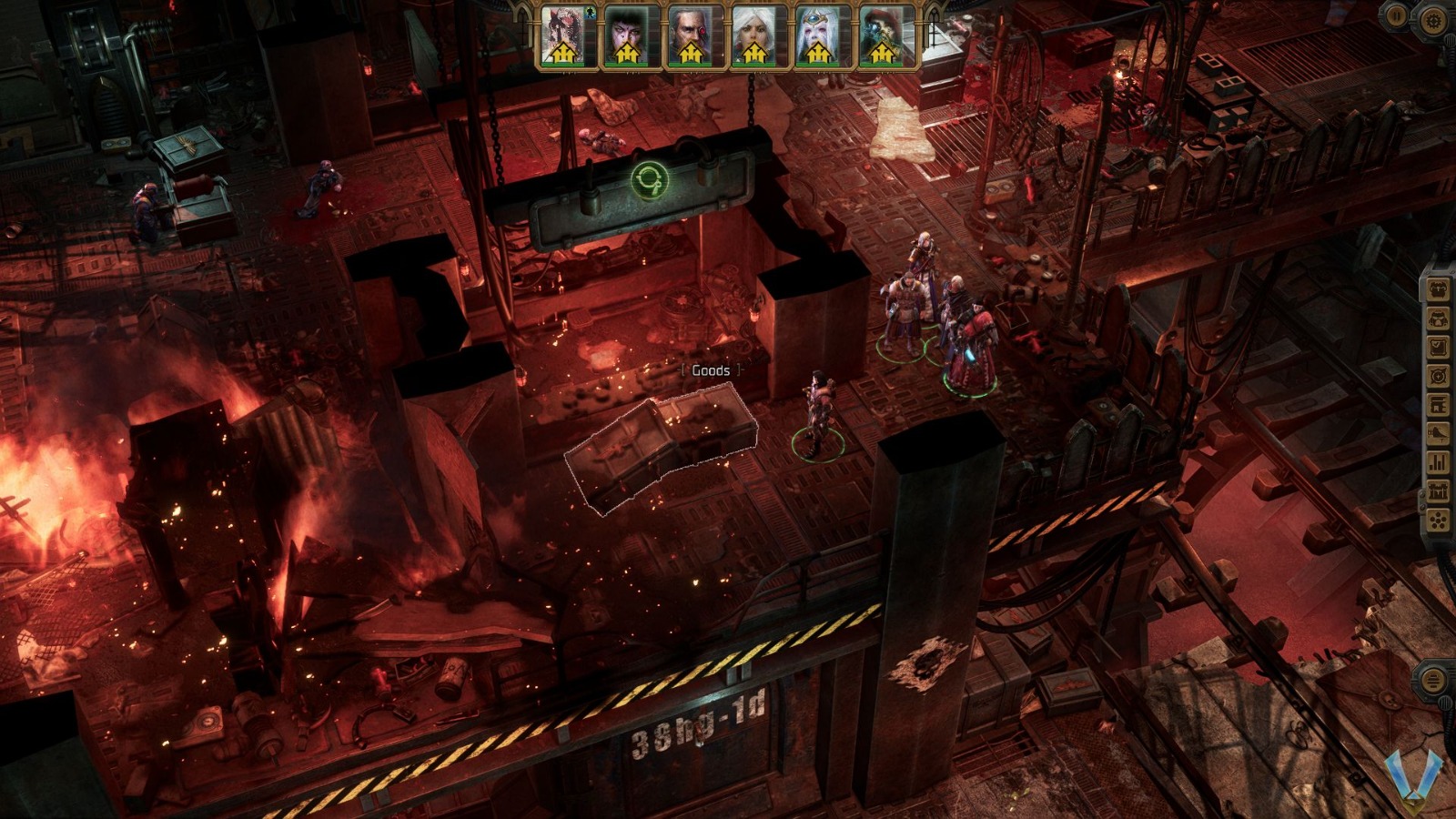
Task: Open the character screen helmet icon
Action: [1438, 318]
